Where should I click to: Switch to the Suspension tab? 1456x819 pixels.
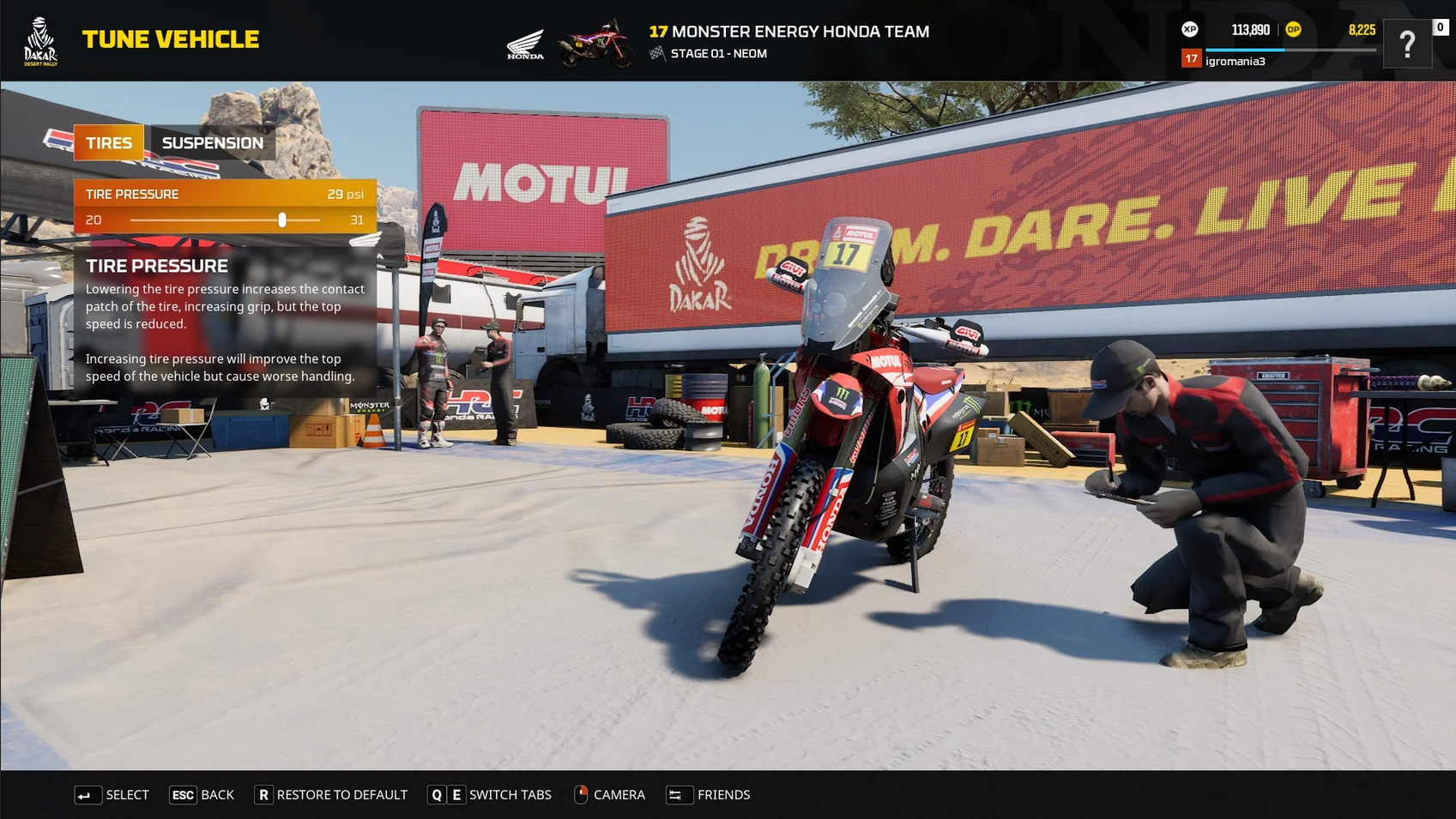click(212, 143)
